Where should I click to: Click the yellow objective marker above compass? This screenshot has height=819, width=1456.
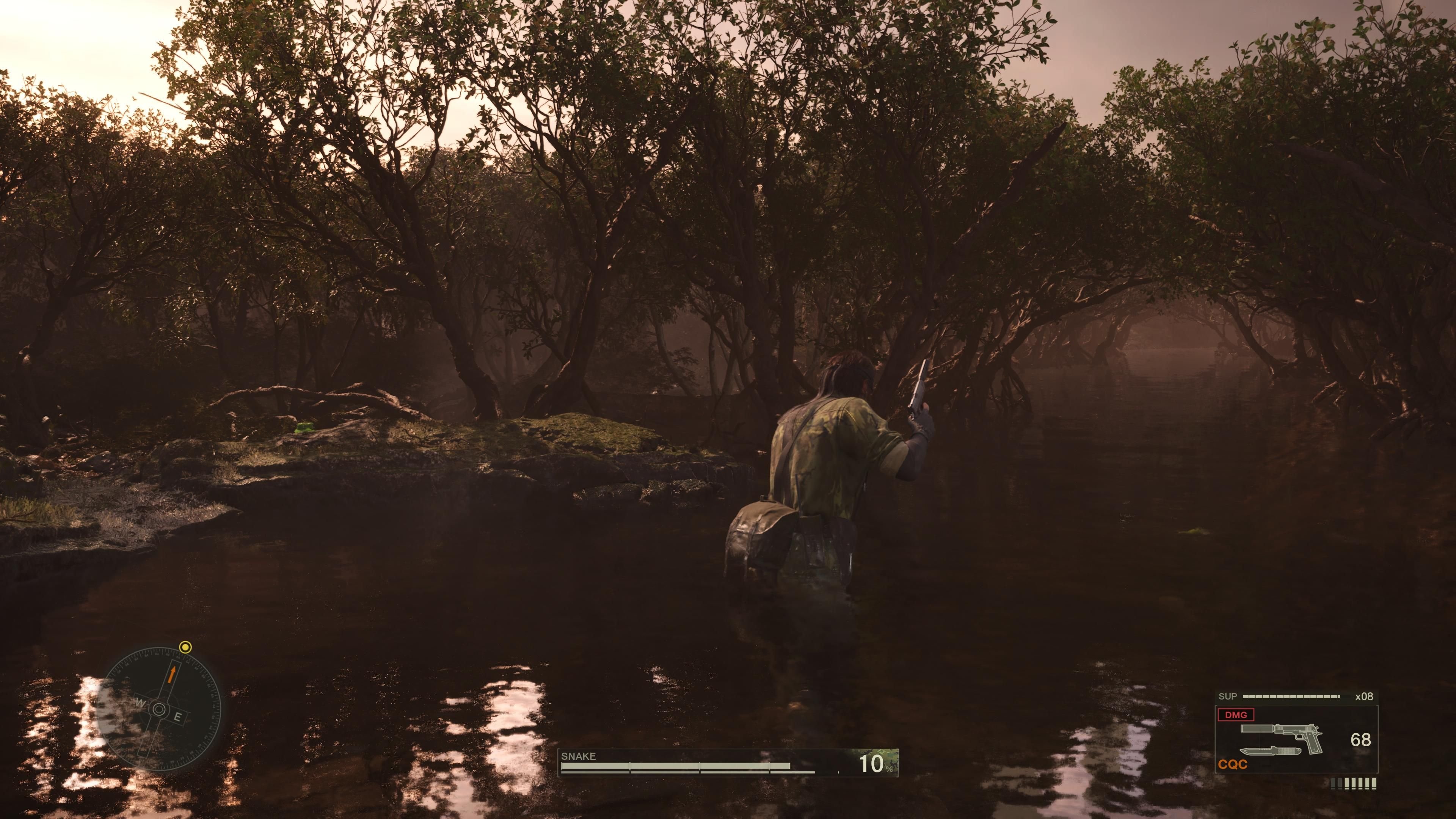coord(185,648)
